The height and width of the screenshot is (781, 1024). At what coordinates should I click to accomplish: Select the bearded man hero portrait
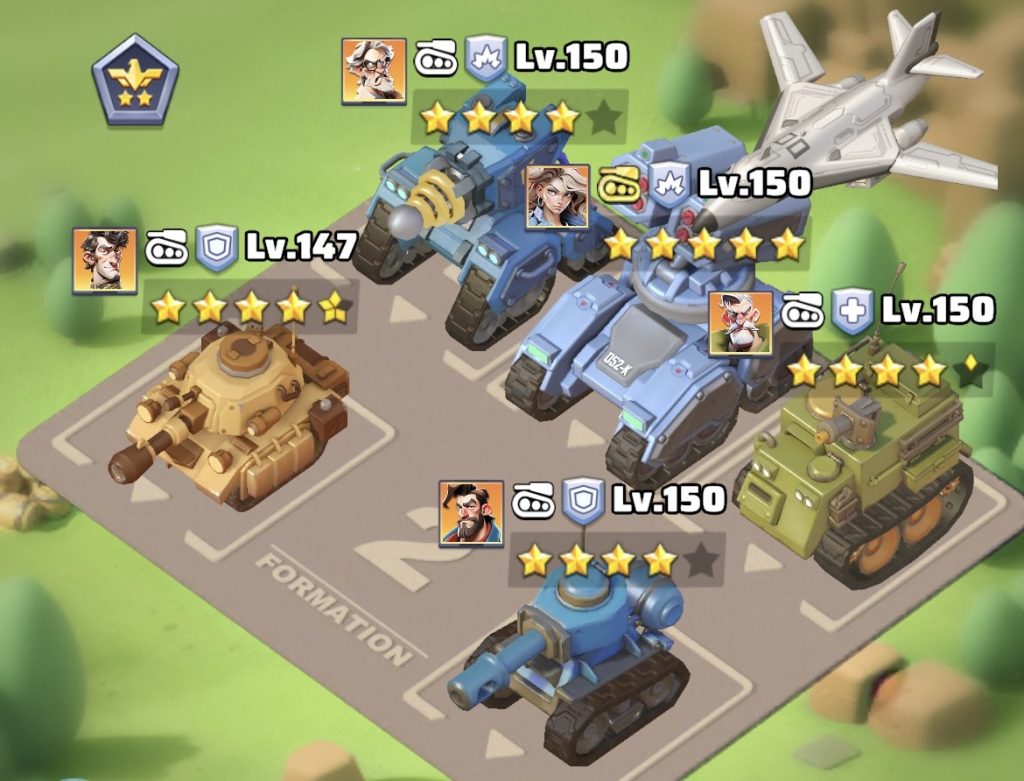(471, 513)
